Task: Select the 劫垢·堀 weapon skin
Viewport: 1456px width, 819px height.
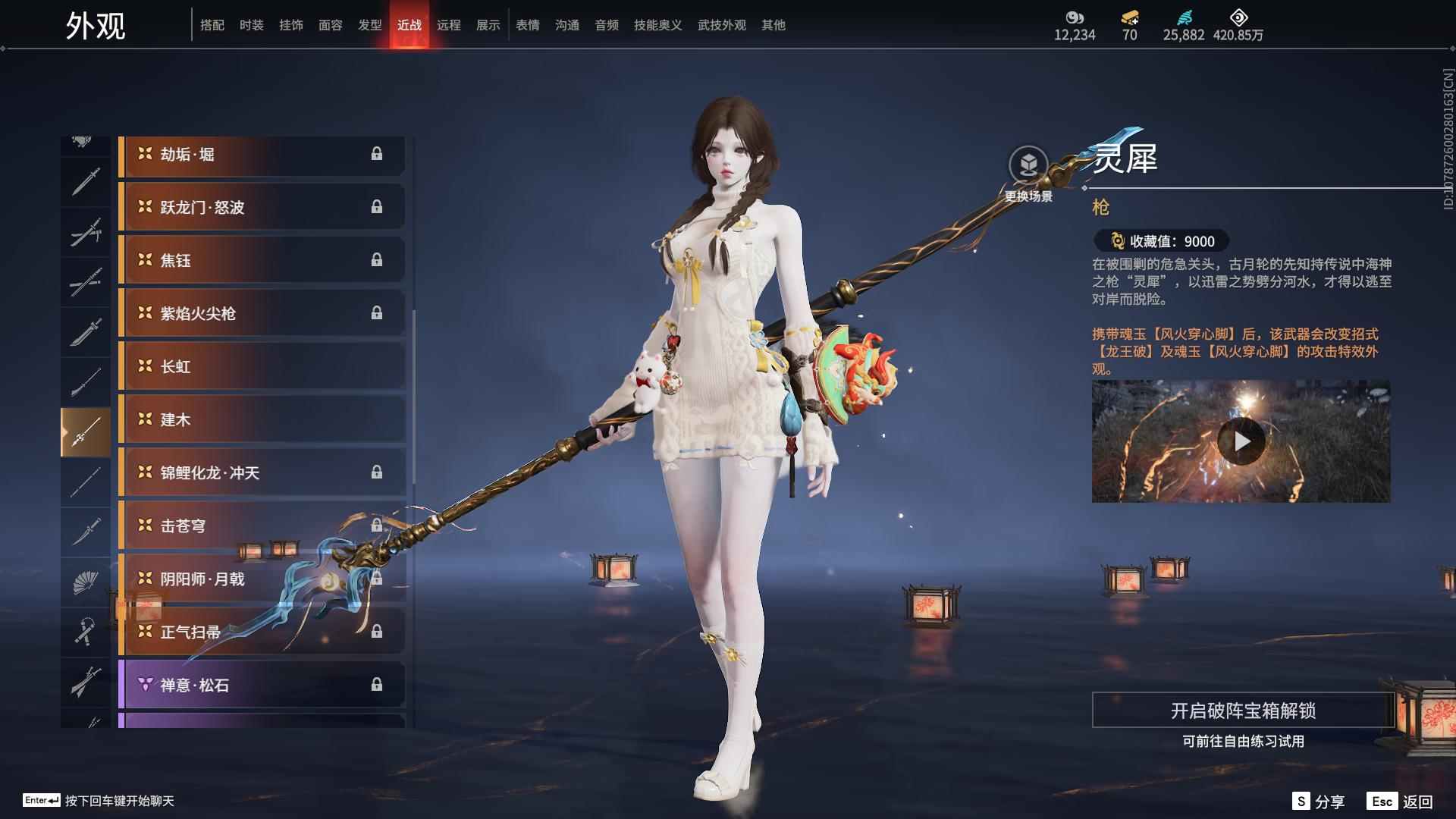Action: pos(262,155)
